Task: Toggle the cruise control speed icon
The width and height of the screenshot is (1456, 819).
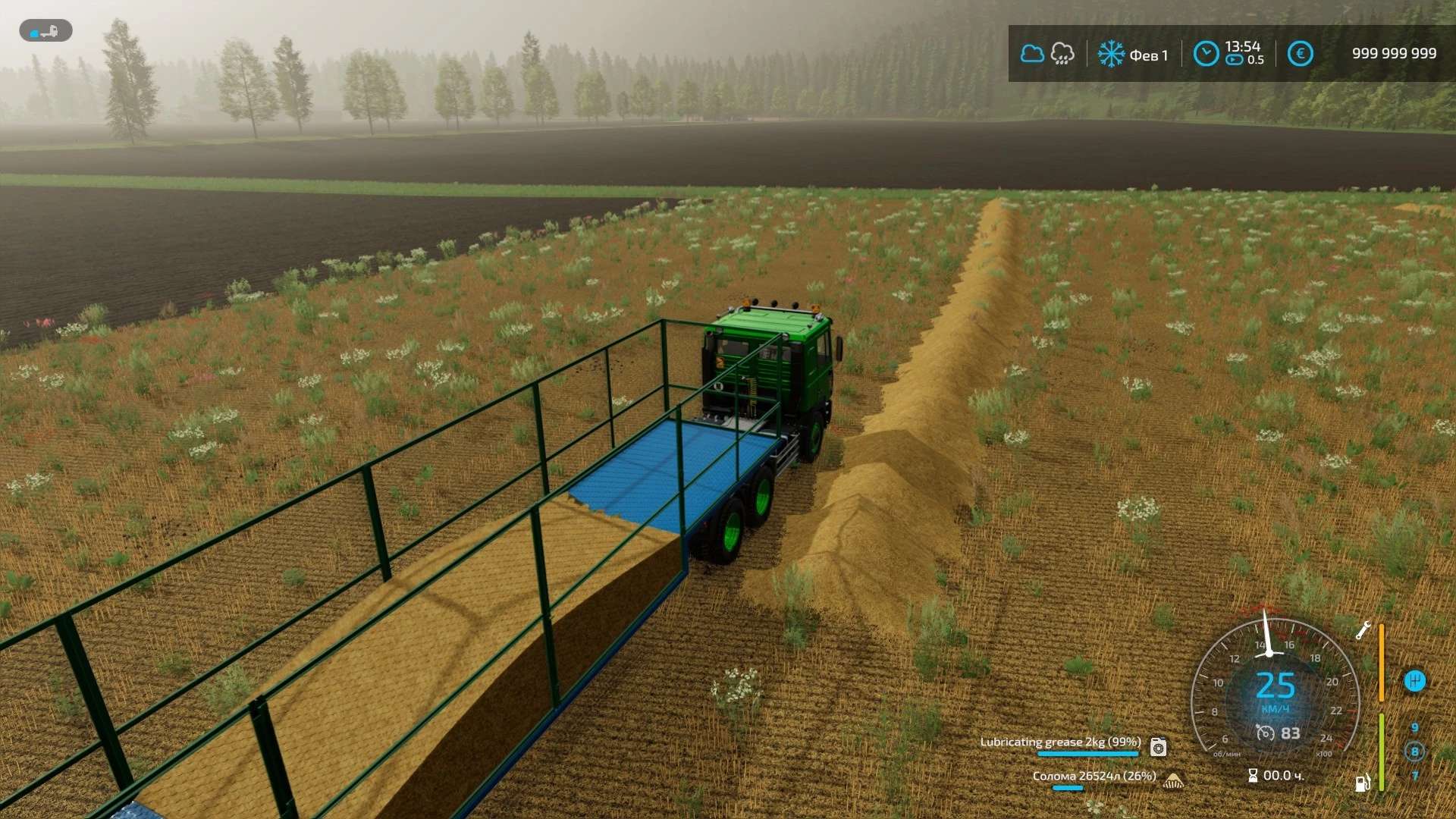Action: pyautogui.click(x=1265, y=733)
